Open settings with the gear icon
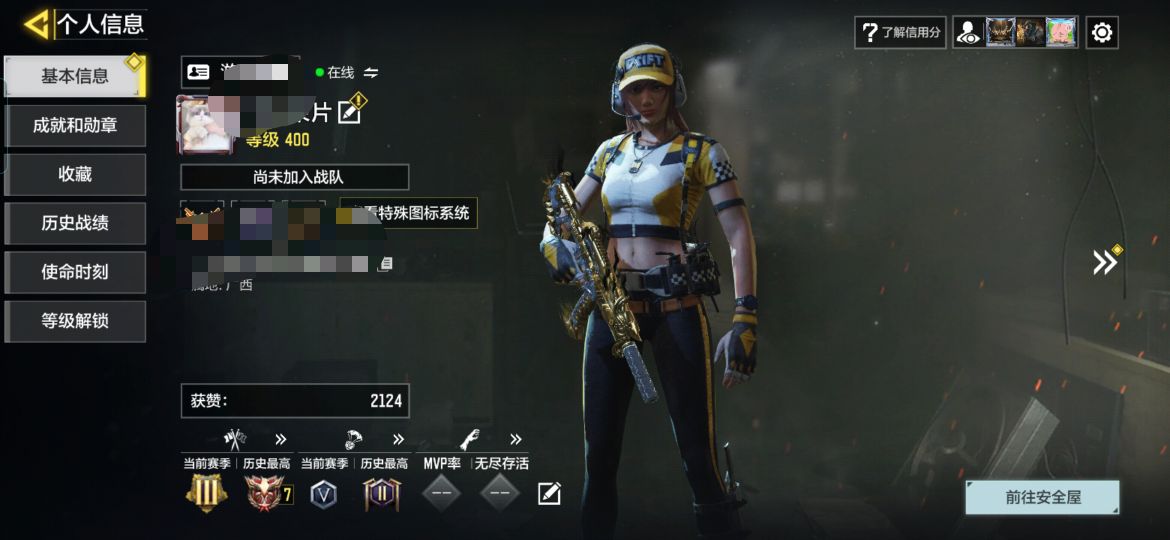The width and height of the screenshot is (1170, 540). [1102, 32]
